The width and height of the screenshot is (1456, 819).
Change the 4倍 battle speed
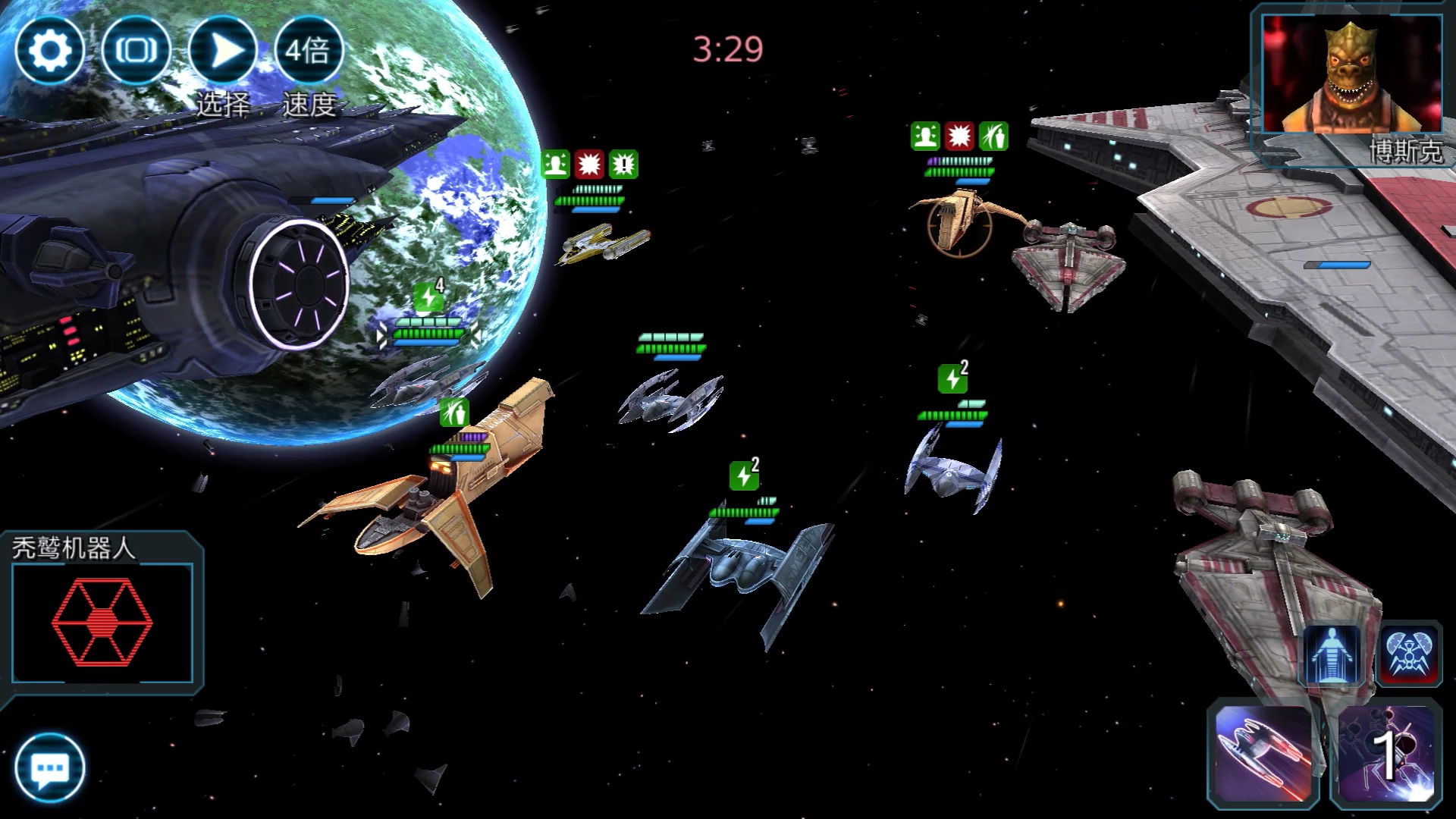click(x=309, y=51)
